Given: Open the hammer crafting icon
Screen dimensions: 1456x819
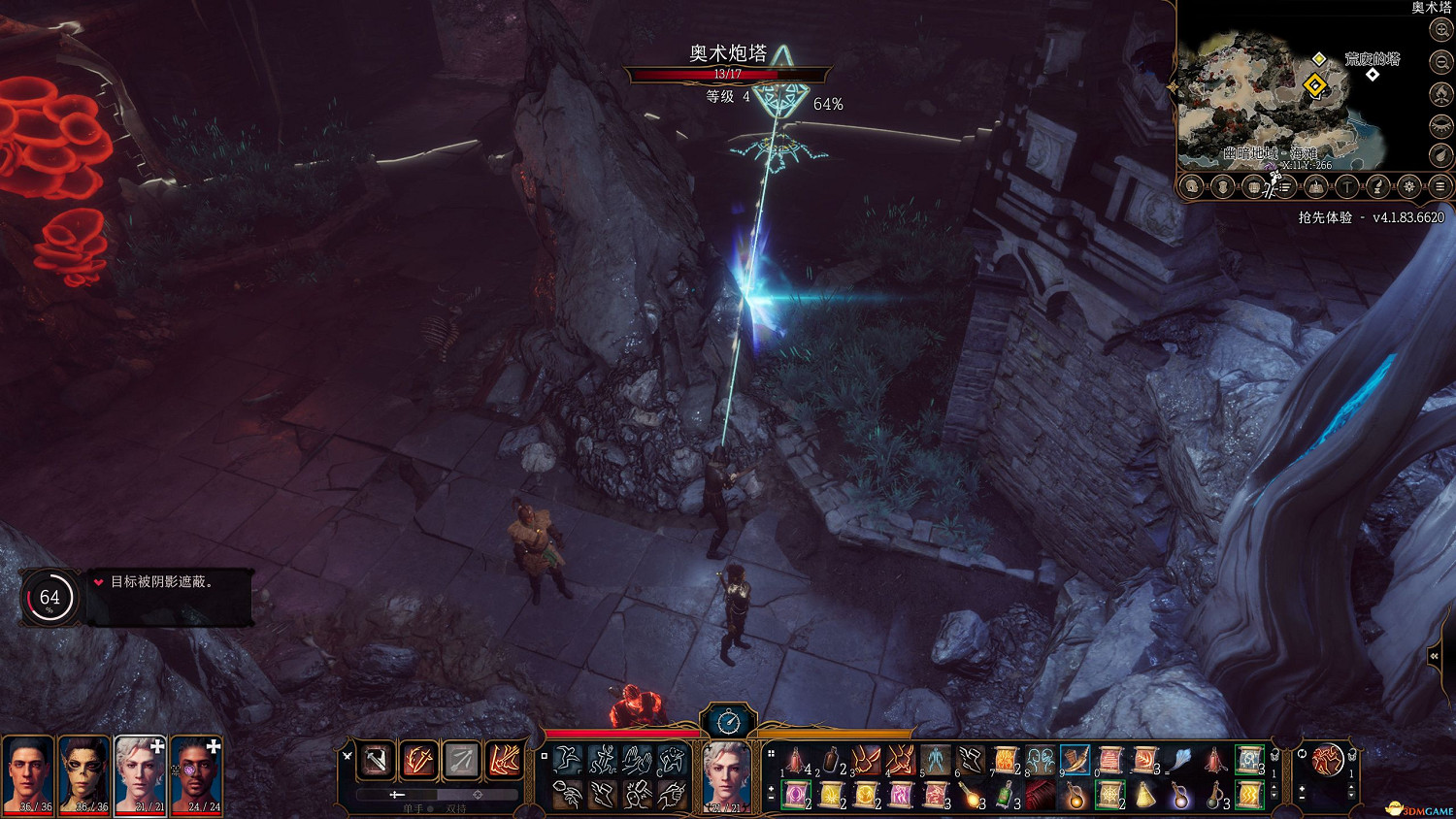Looking at the screenshot, I should pos(1347,186).
